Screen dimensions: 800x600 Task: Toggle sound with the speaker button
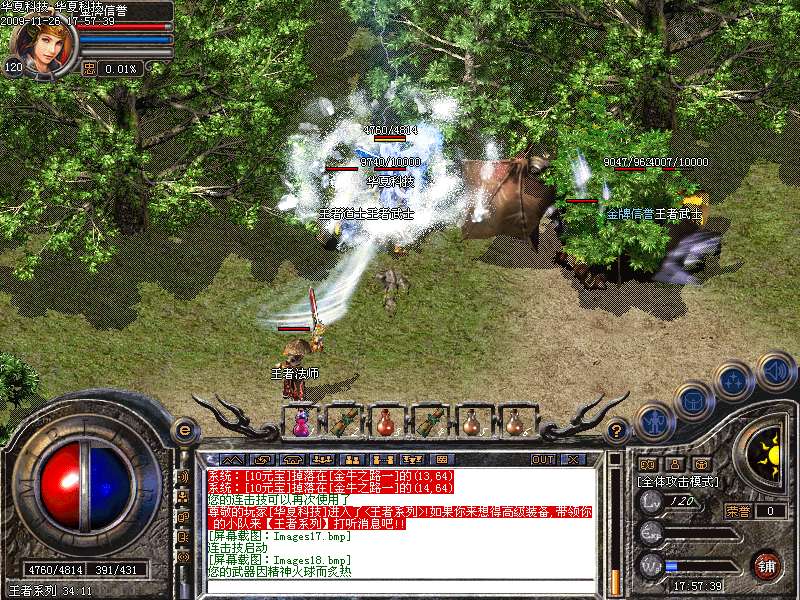coord(775,371)
